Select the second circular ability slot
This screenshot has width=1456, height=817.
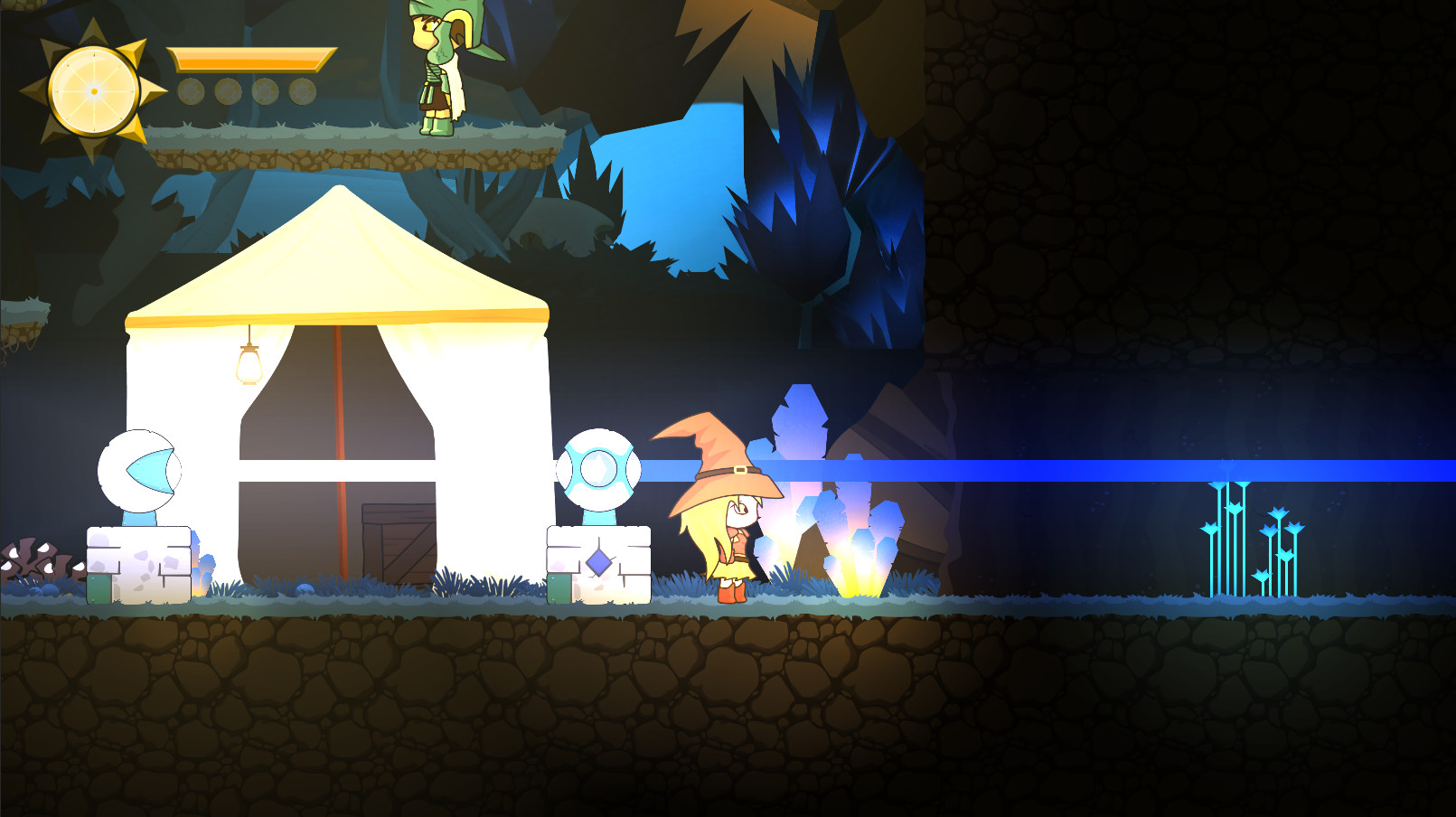coord(228,90)
